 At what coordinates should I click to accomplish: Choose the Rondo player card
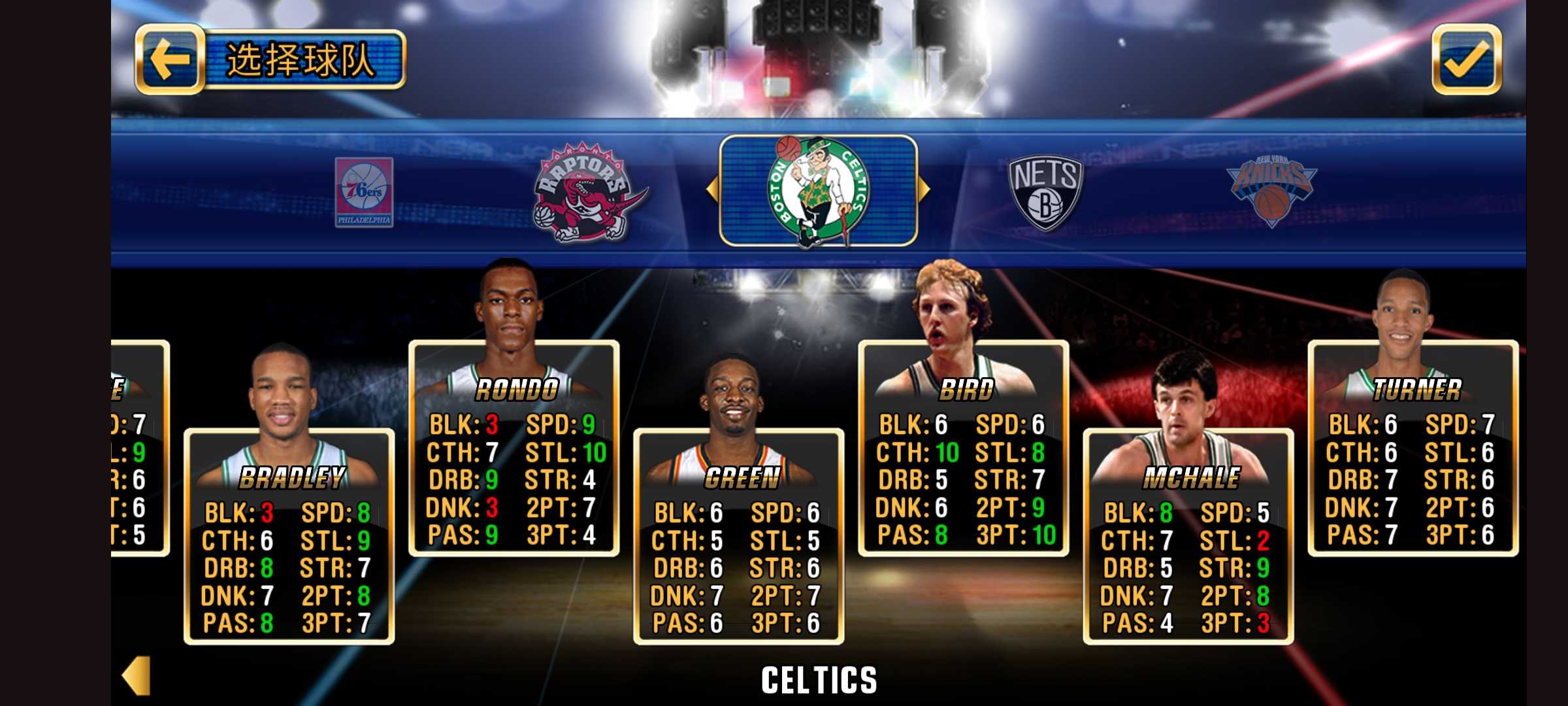click(x=514, y=448)
